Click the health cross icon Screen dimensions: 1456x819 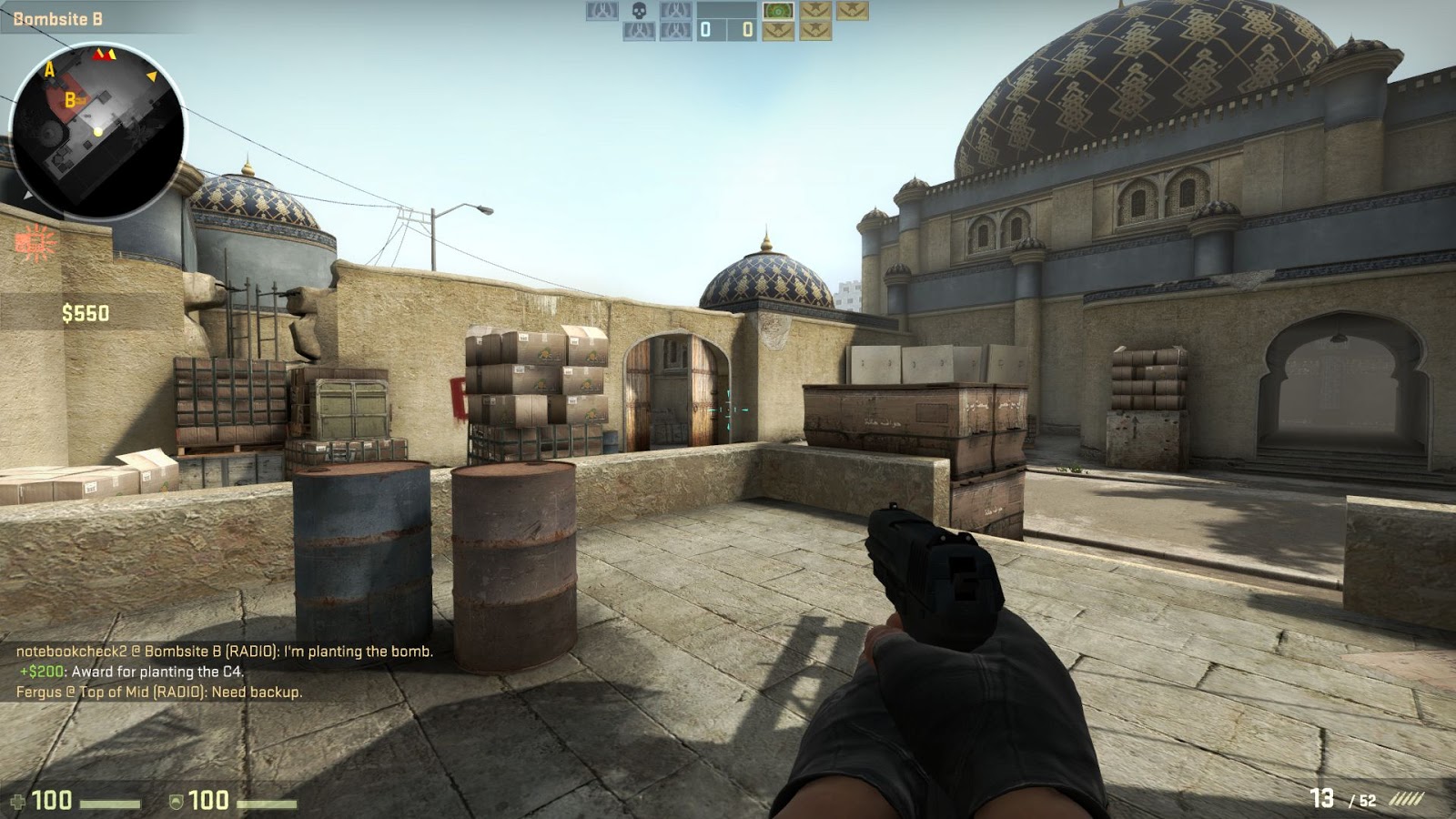(18, 803)
